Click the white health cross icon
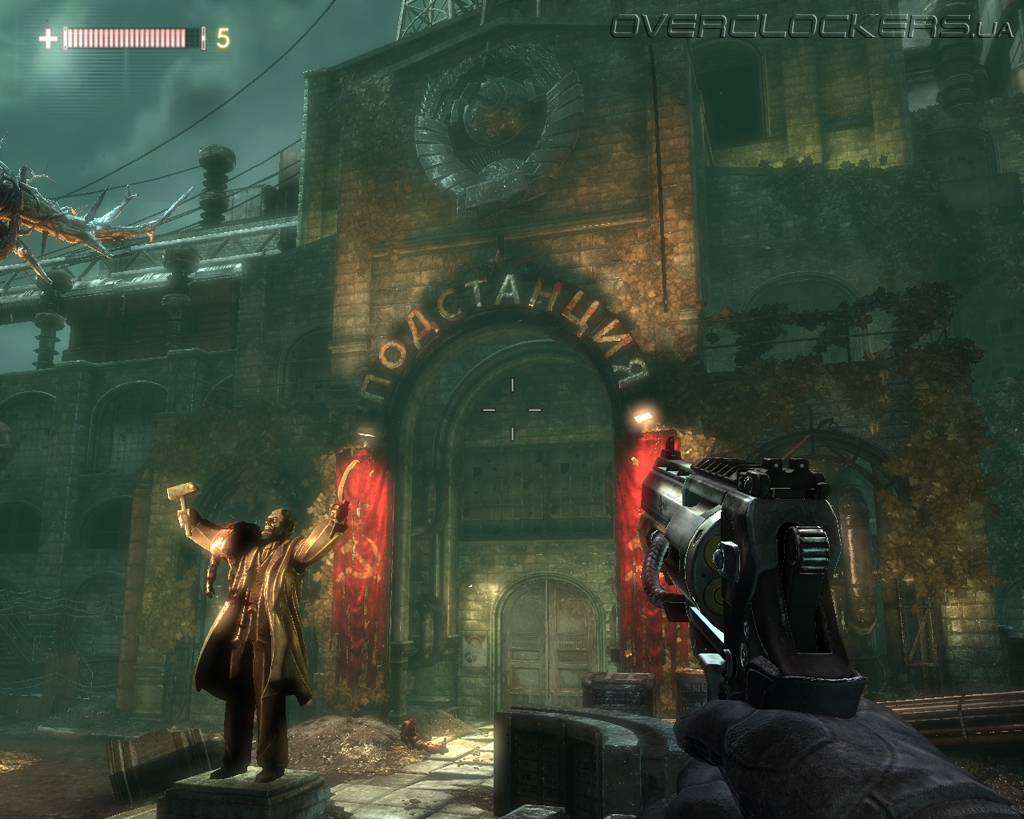This screenshot has width=1024, height=819. (x=48, y=39)
